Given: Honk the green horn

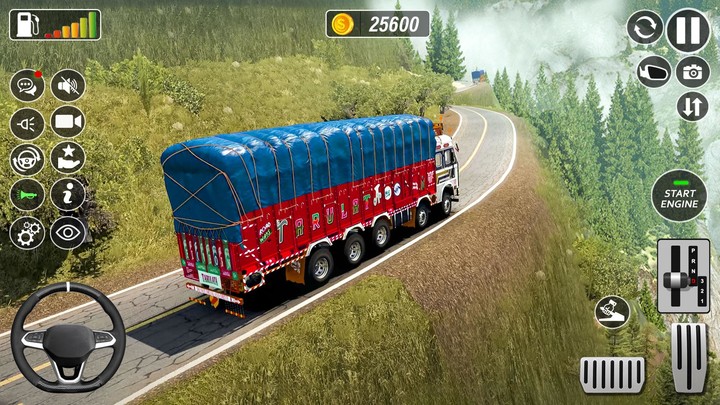Looking at the screenshot, I should click(x=27, y=195).
